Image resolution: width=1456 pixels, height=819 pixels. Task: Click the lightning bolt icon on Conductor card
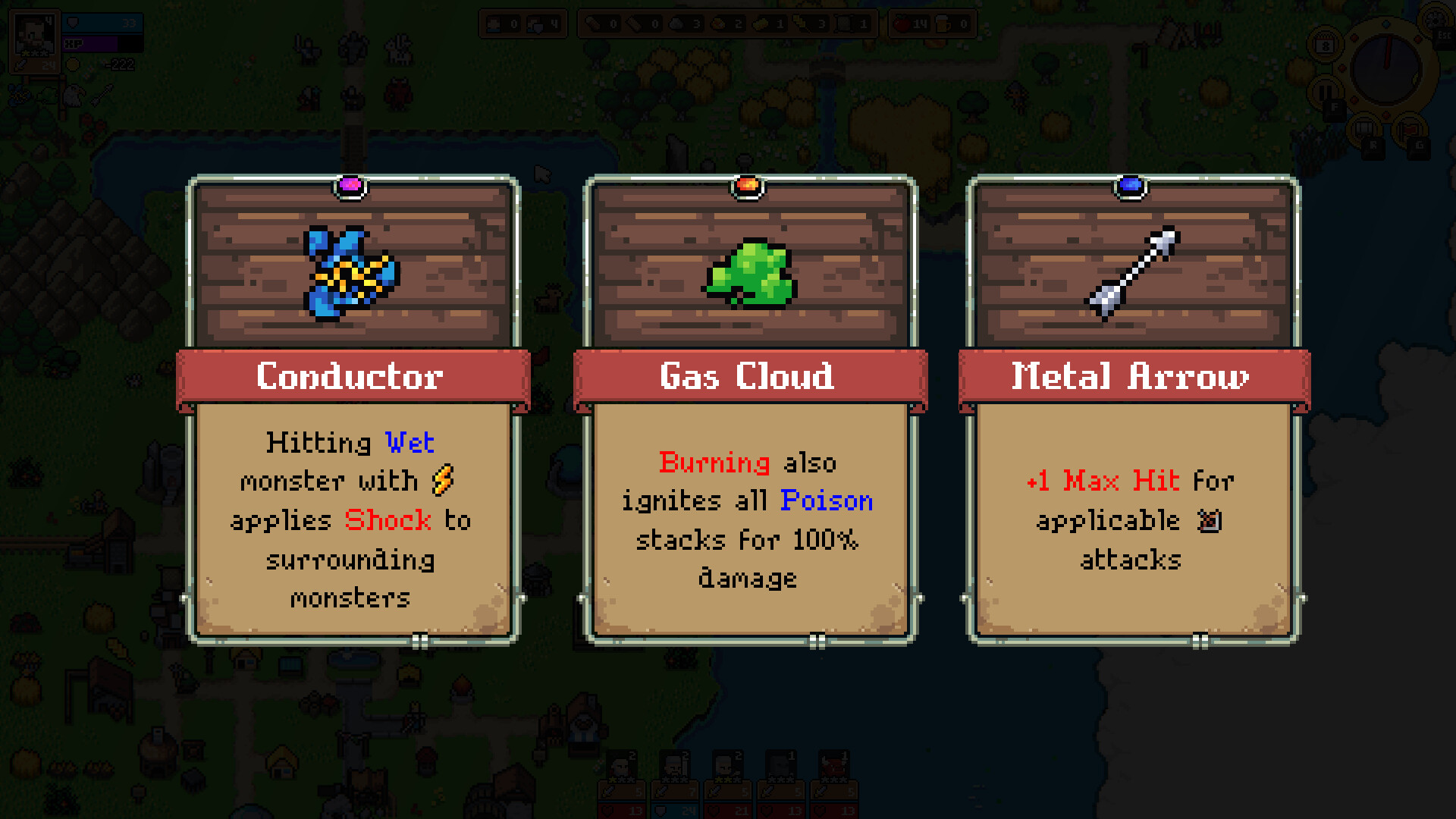click(x=442, y=480)
